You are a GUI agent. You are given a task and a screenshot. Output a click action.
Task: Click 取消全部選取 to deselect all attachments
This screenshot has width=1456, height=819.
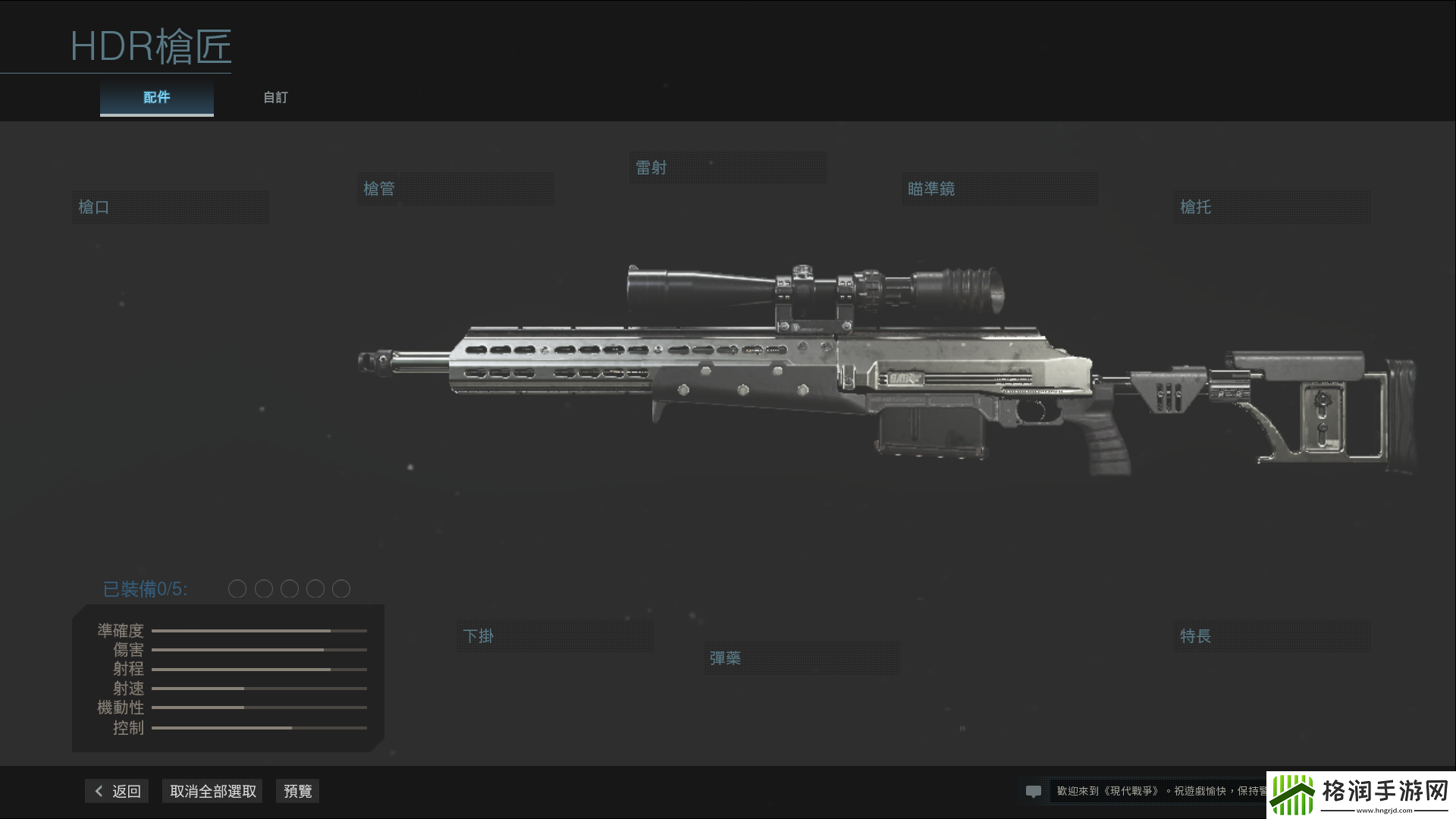[212, 790]
